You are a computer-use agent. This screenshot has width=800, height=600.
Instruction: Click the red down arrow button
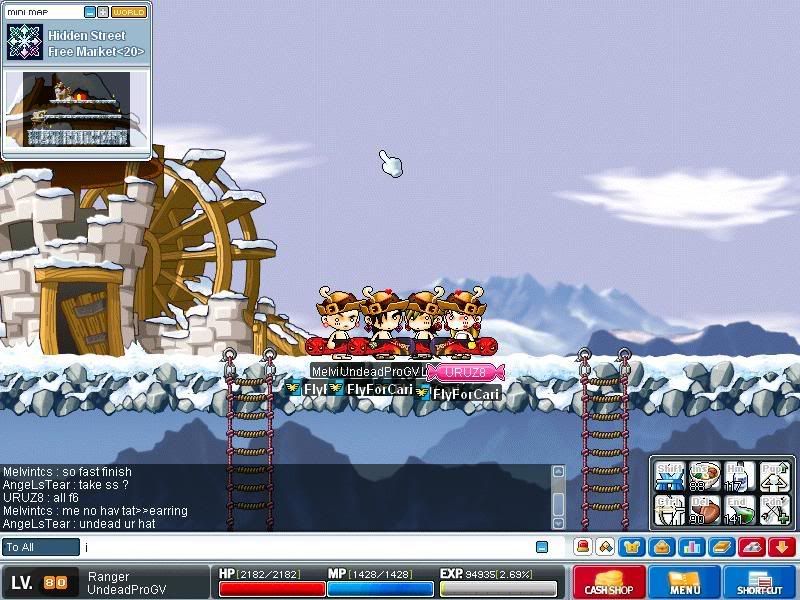[781, 547]
